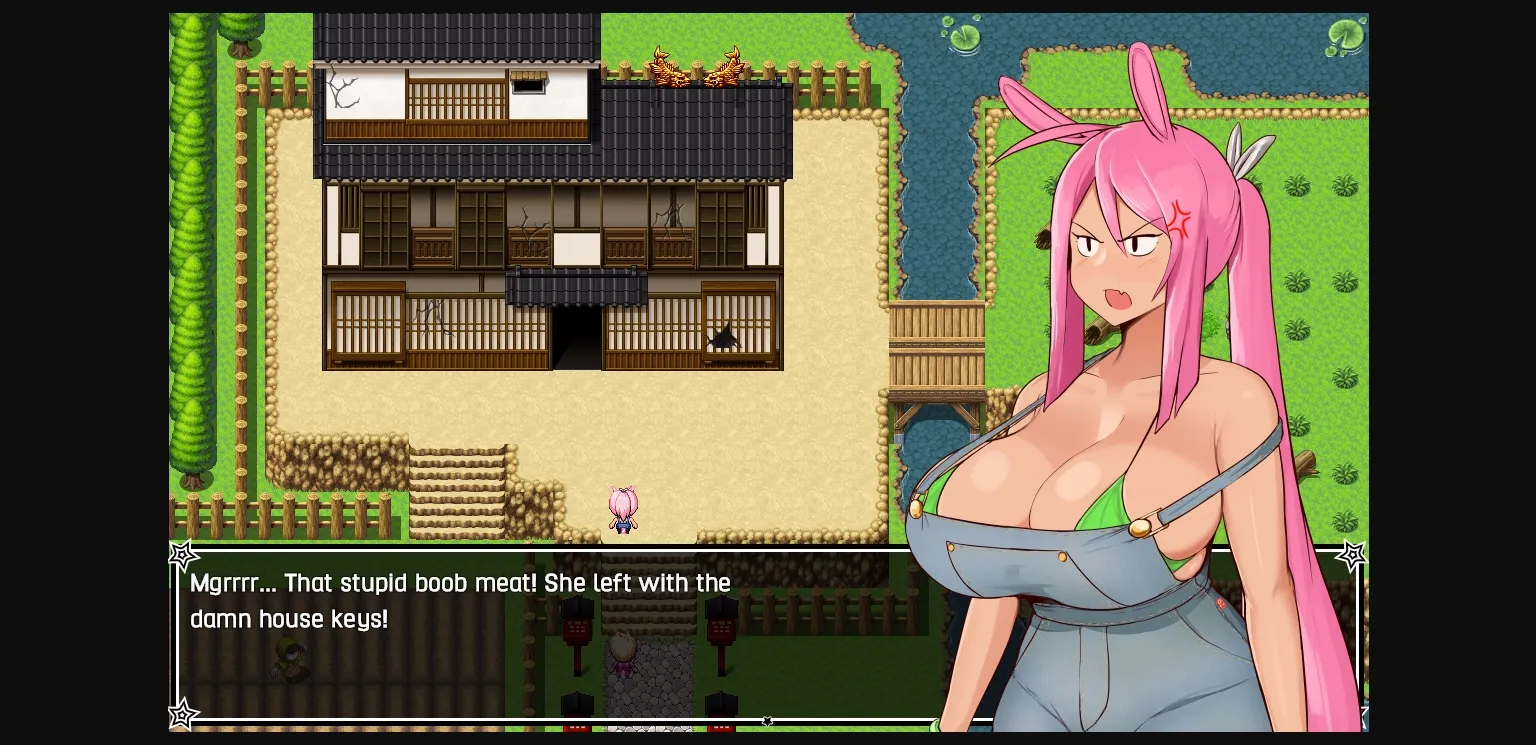Click the open window on the house roof

click(x=529, y=85)
